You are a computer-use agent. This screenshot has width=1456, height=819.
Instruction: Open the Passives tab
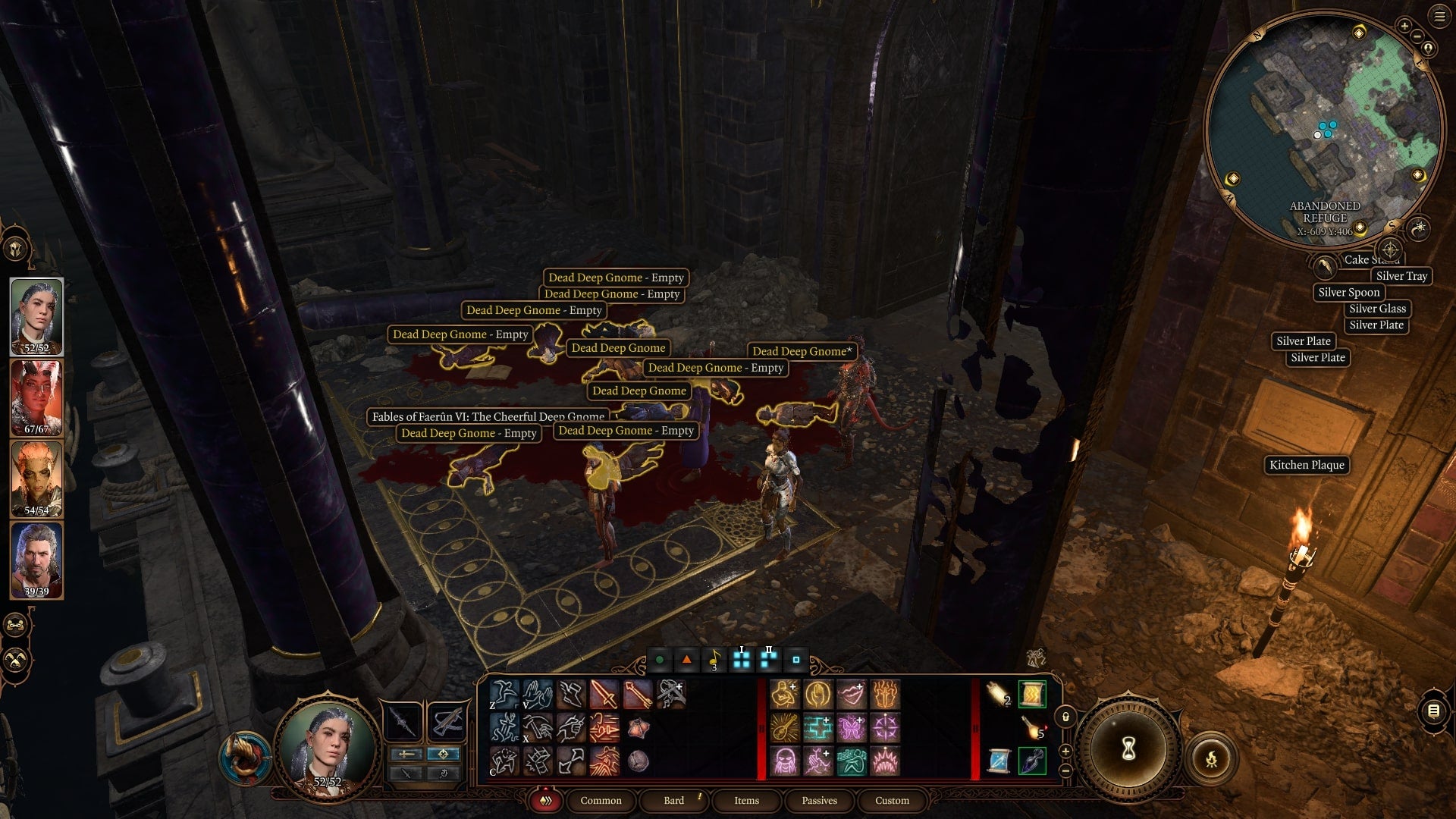(x=819, y=801)
